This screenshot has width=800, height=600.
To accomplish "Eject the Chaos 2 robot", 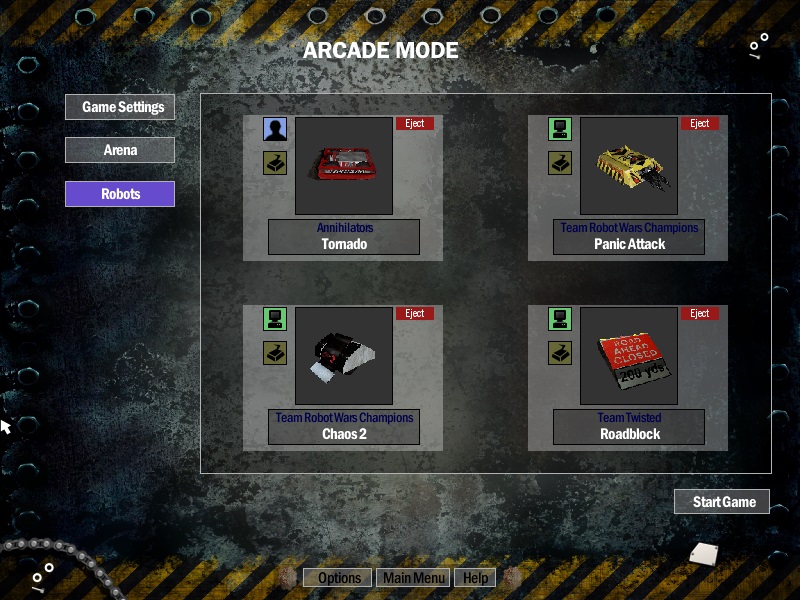I will (x=415, y=314).
